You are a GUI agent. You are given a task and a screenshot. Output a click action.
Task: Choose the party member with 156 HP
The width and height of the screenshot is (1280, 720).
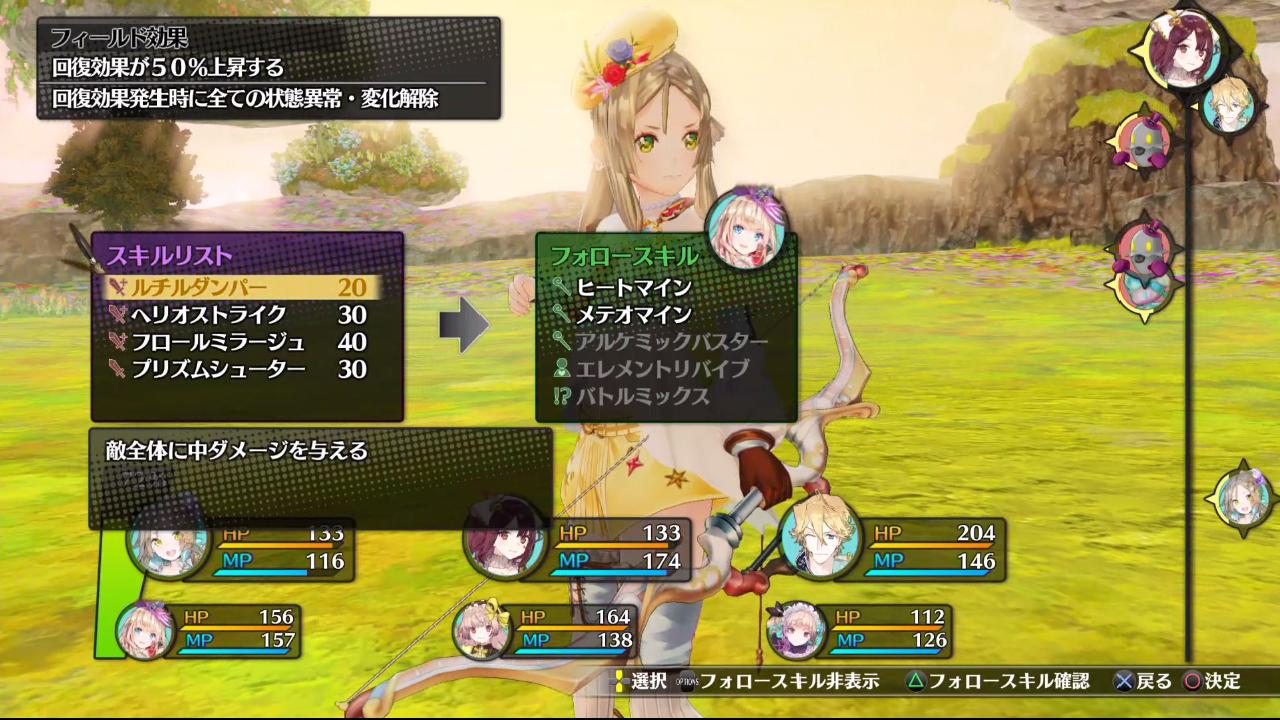145,630
